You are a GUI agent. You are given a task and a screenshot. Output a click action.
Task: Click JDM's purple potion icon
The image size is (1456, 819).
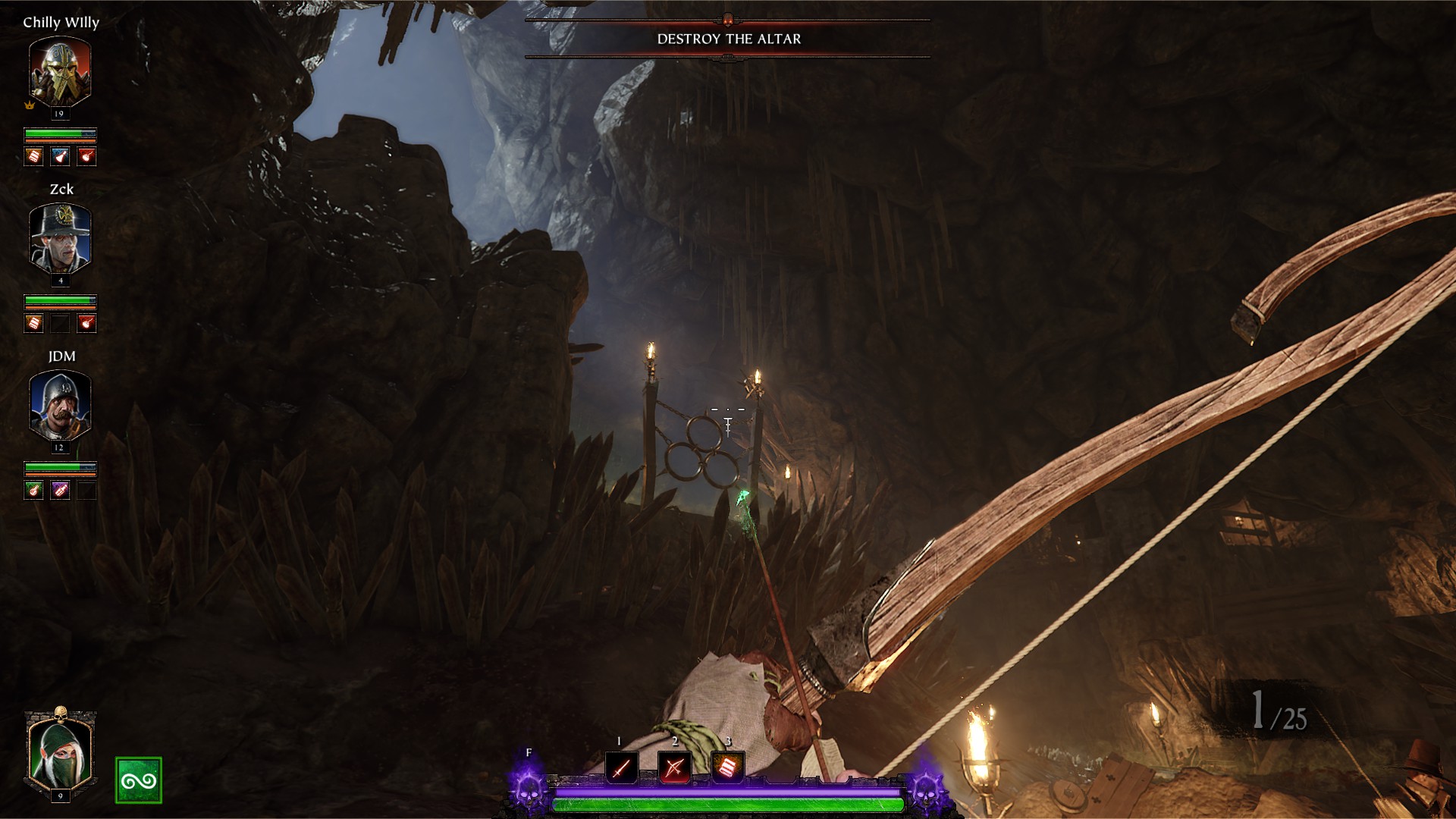pos(60,490)
